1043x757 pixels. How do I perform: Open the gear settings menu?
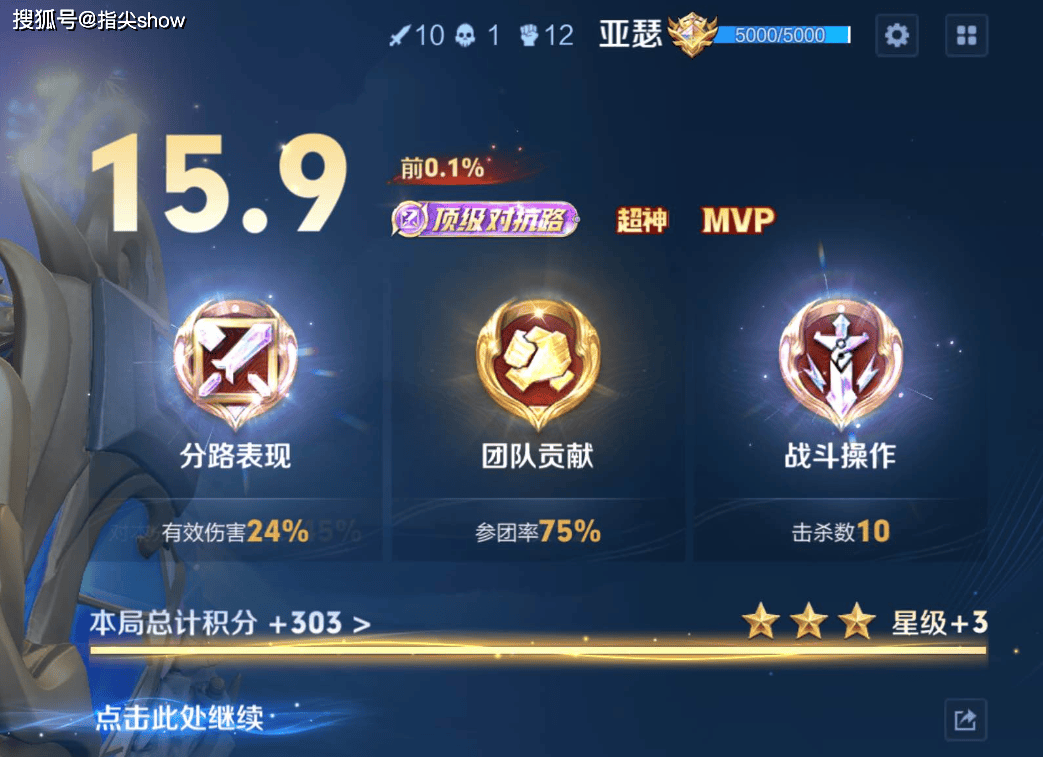[x=897, y=36]
